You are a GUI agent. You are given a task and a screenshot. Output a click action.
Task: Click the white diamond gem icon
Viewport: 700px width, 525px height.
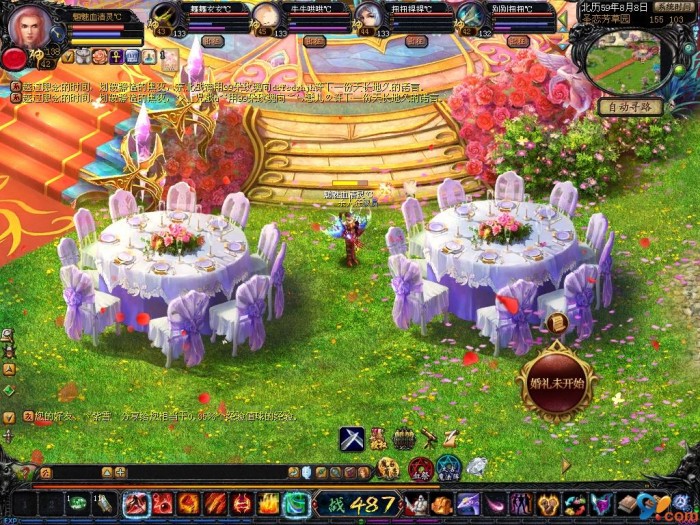point(477,465)
